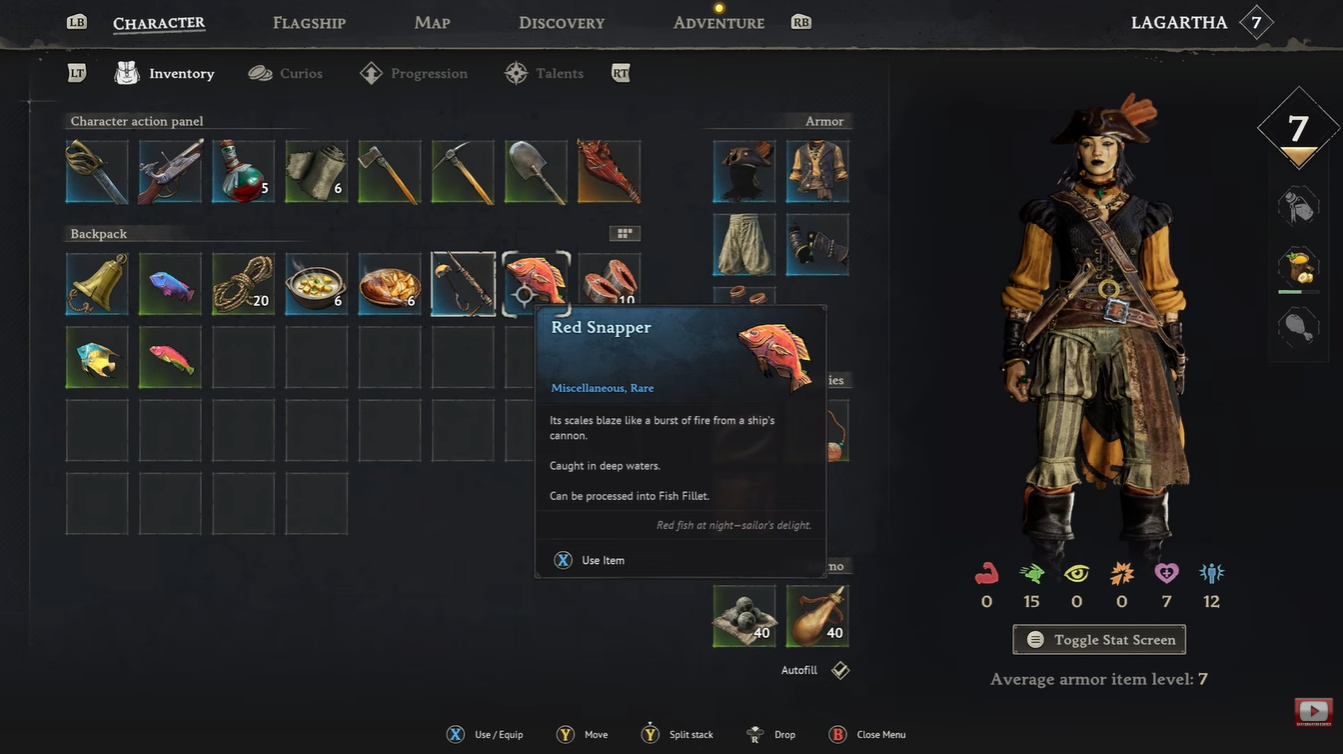Open the Talents sub-tab
Viewport: 1343px width, 754px height.
tap(545, 73)
